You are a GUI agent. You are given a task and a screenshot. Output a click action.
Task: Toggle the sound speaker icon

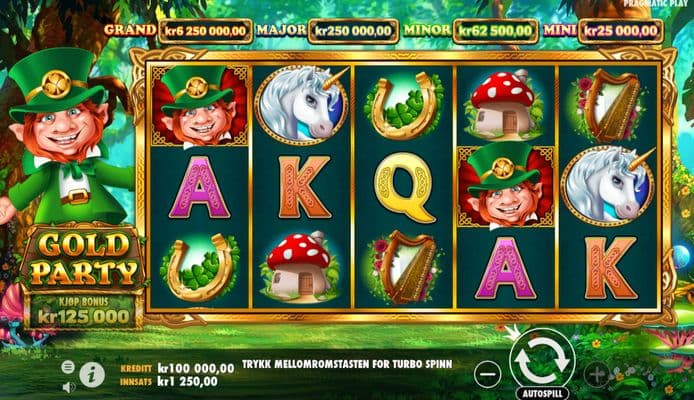tap(68, 386)
